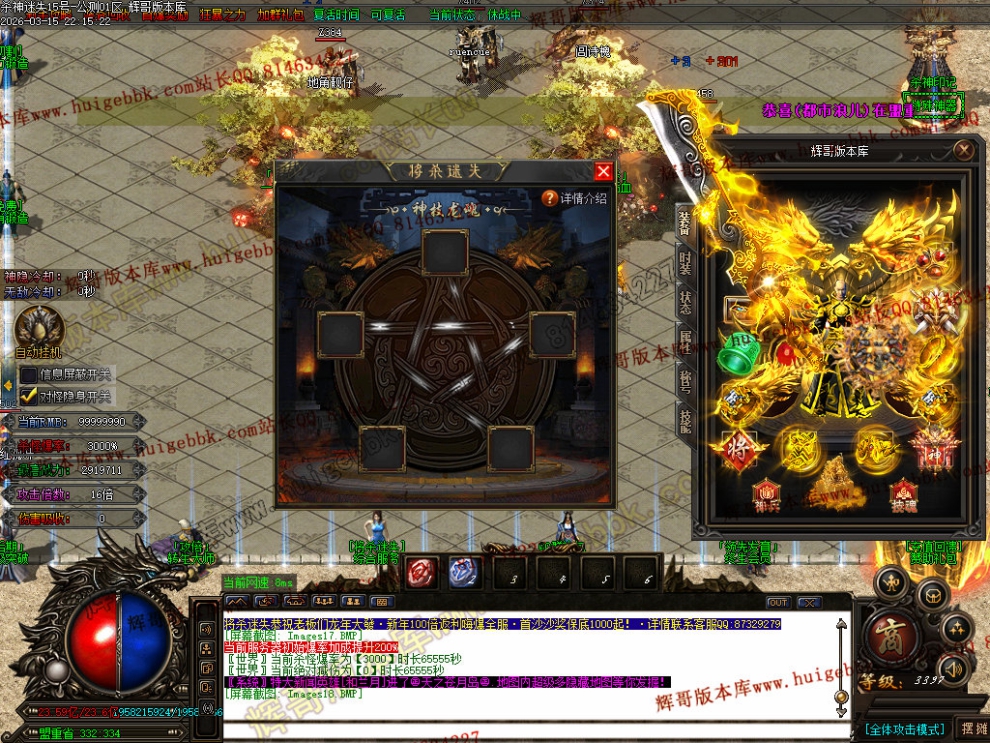Viewport: 990px width, 743px height.
Task: Open the 属性 attributes tab
Action: point(685,343)
